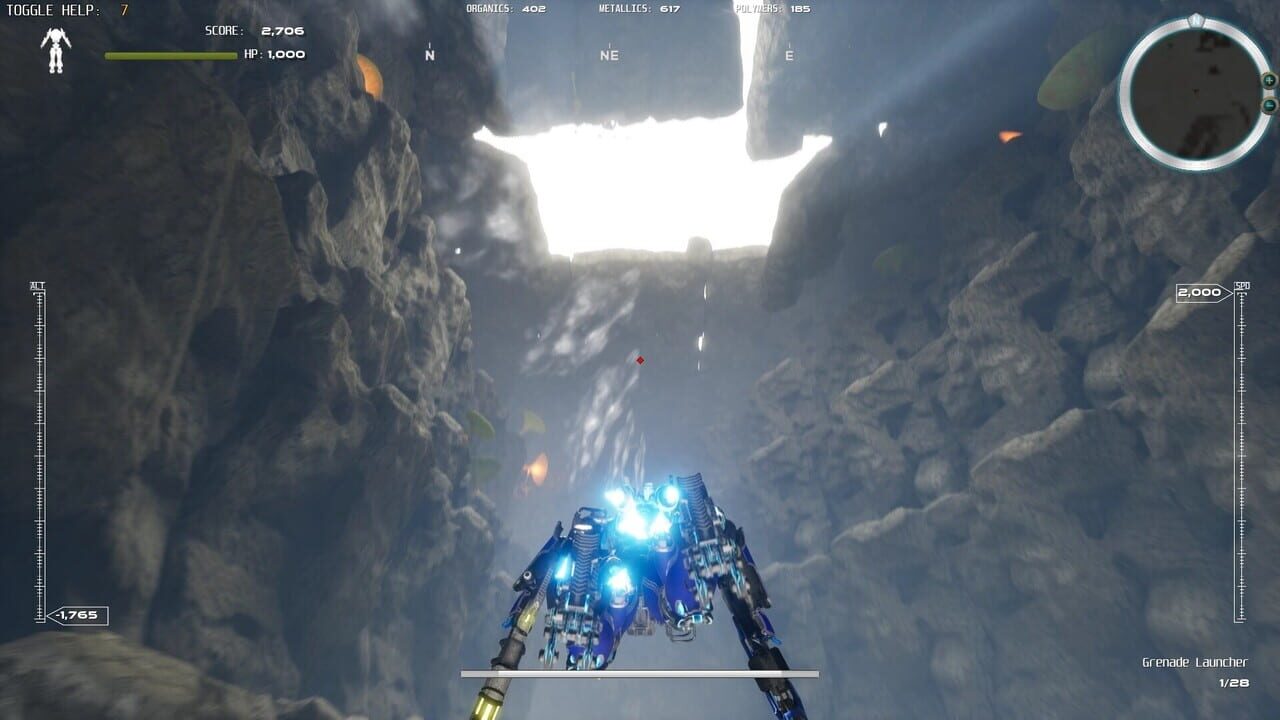This screenshot has height=720, width=1280.
Task: Toggle the help overlay via TOGGLE HELP
Action: (54, 10)
